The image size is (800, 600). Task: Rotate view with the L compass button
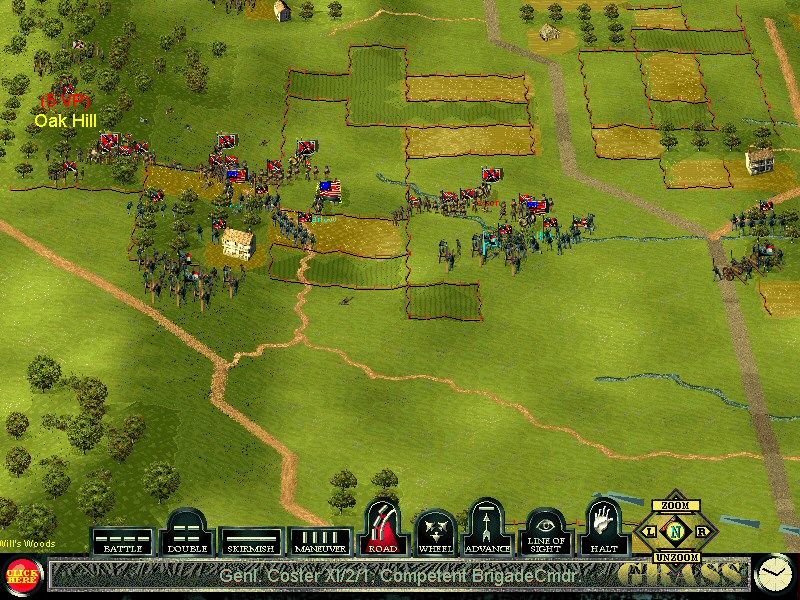650,531
